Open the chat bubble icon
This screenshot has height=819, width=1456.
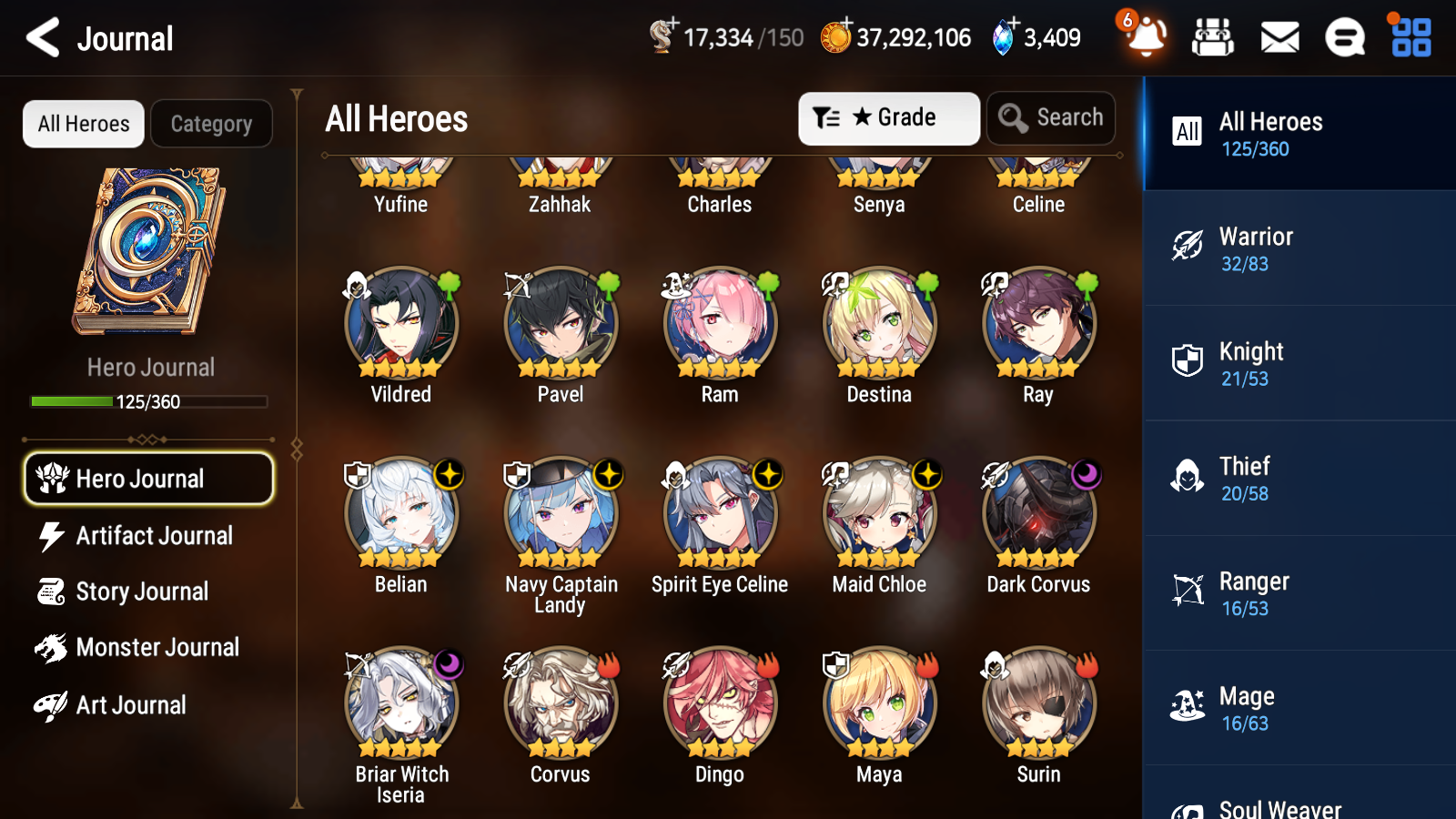(1344, 37)
